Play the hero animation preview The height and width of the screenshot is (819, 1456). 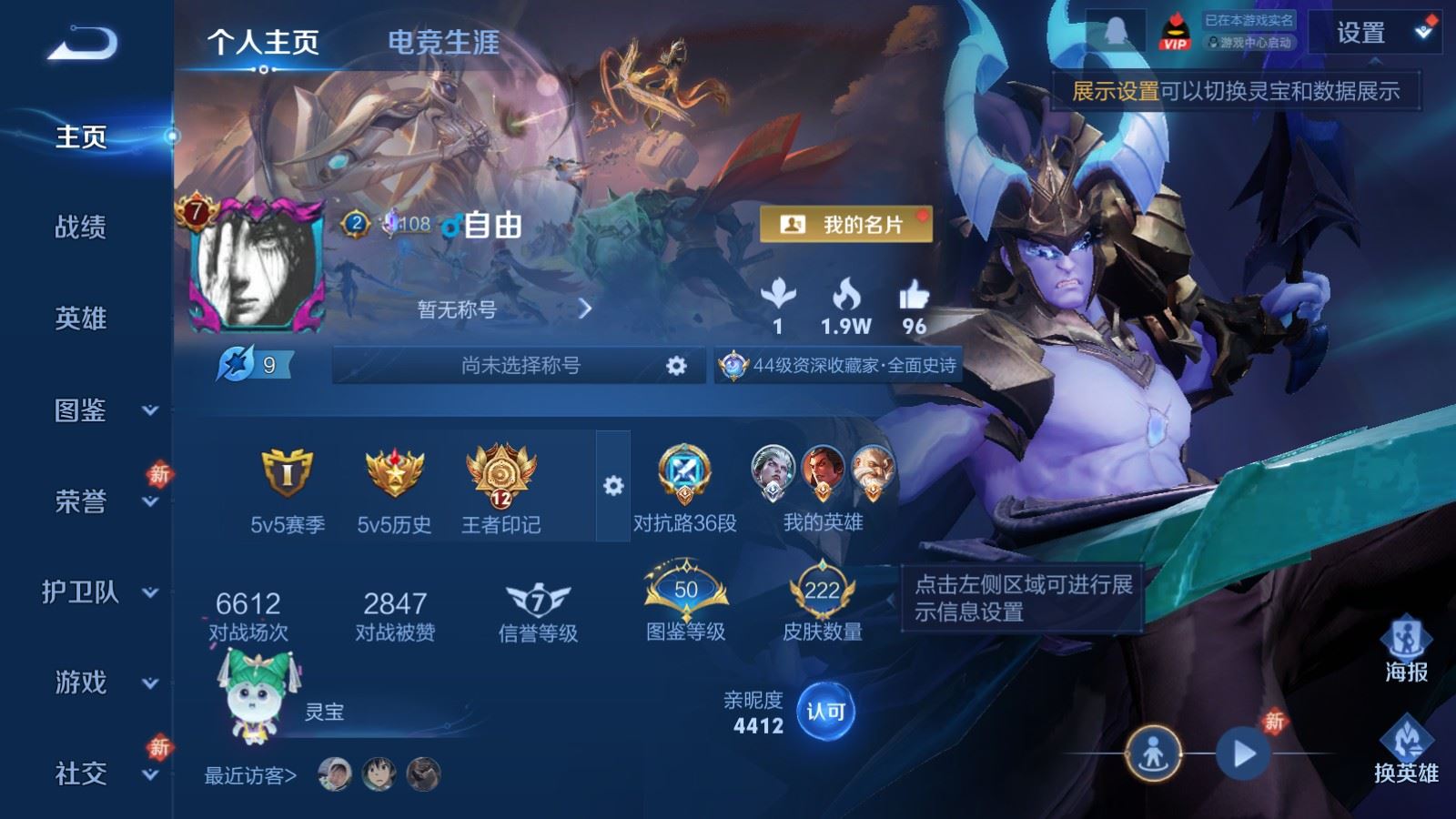coord(1243,753)
